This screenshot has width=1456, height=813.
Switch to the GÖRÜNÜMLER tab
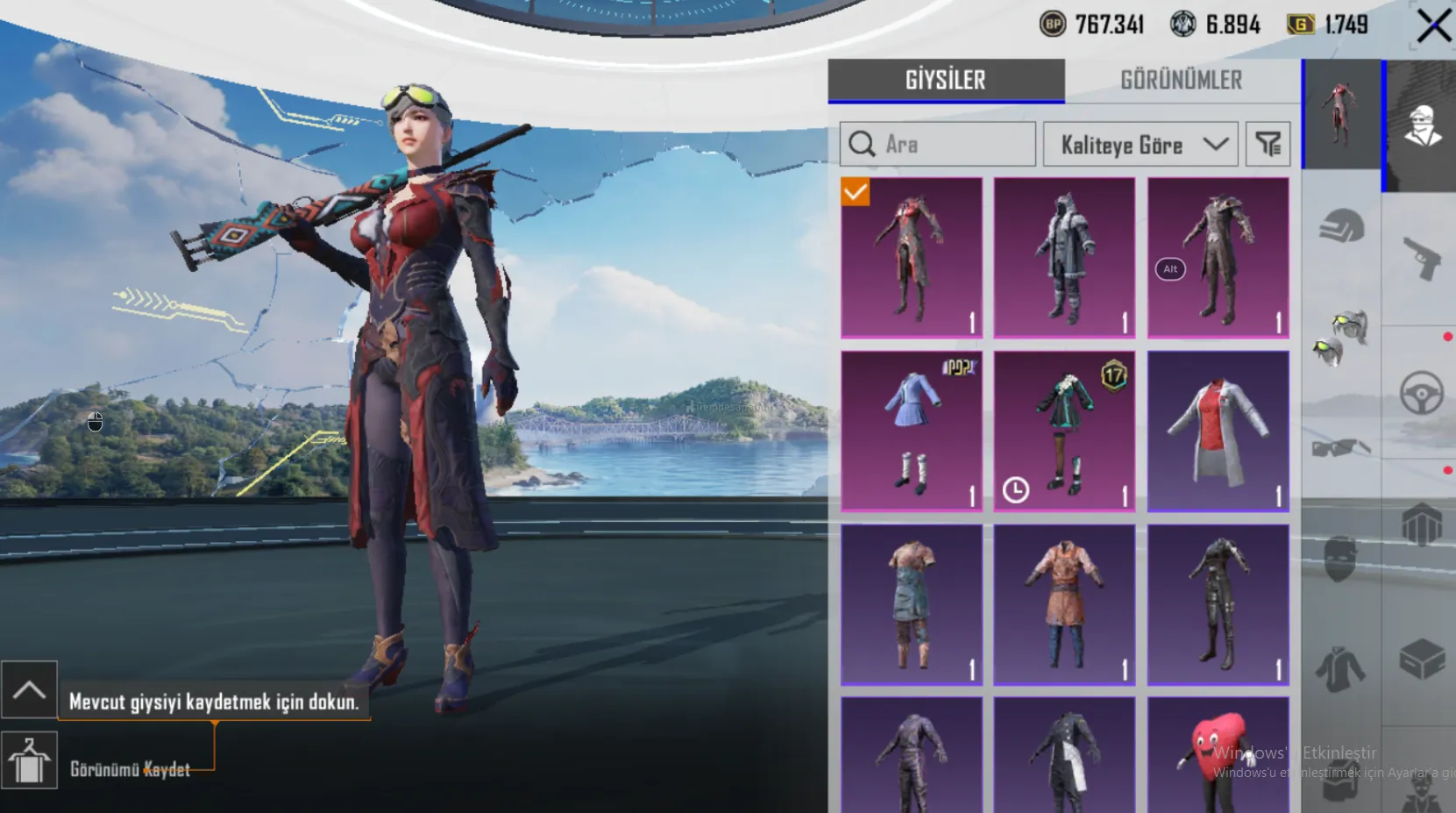click(1181, 81)
